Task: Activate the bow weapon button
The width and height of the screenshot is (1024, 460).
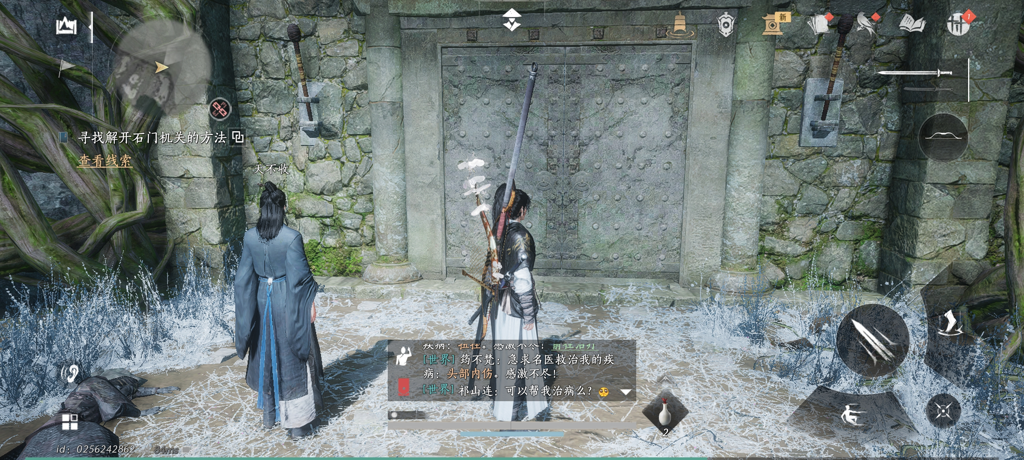Action: point(942,137)
